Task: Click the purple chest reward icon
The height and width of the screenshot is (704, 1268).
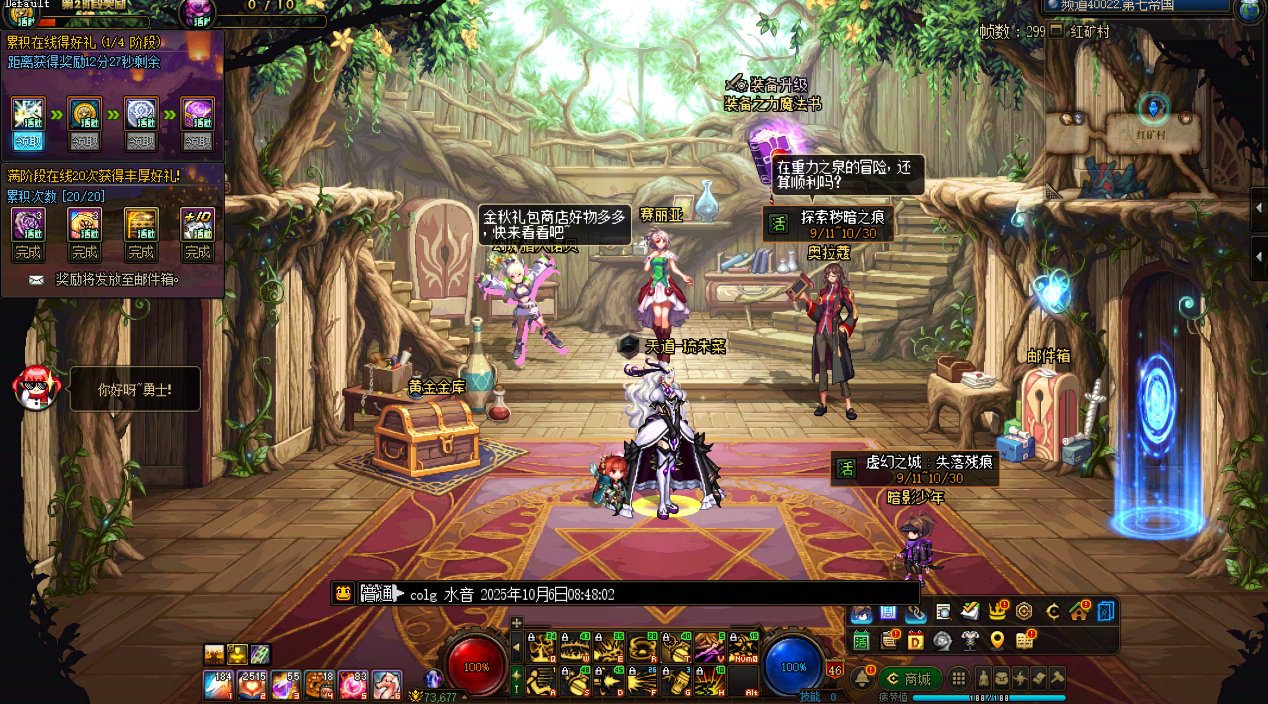Action: click(x=196, y=114)
